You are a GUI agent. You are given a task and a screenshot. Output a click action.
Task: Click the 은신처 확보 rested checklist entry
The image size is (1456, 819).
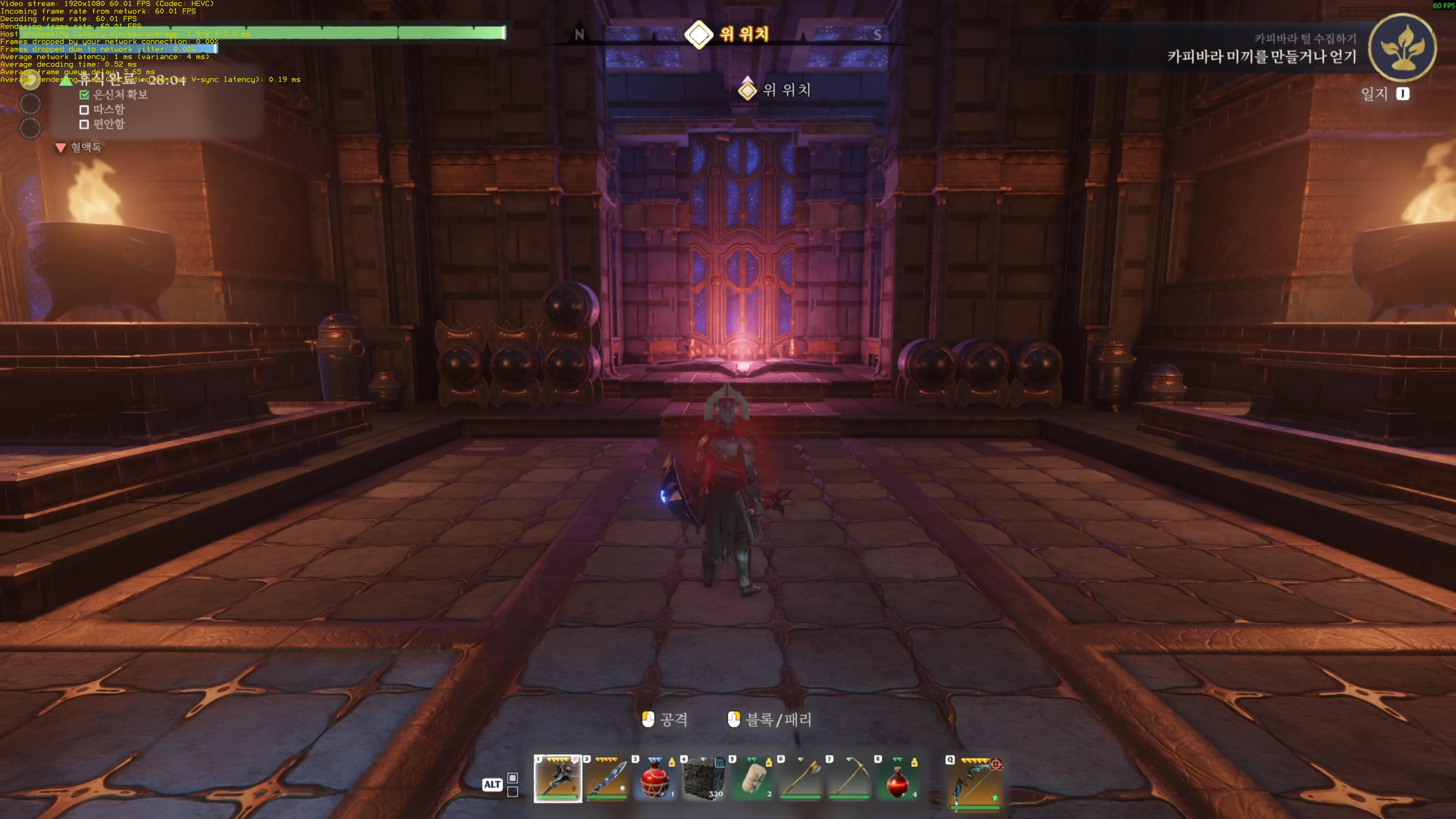click(x=119, y=94)
